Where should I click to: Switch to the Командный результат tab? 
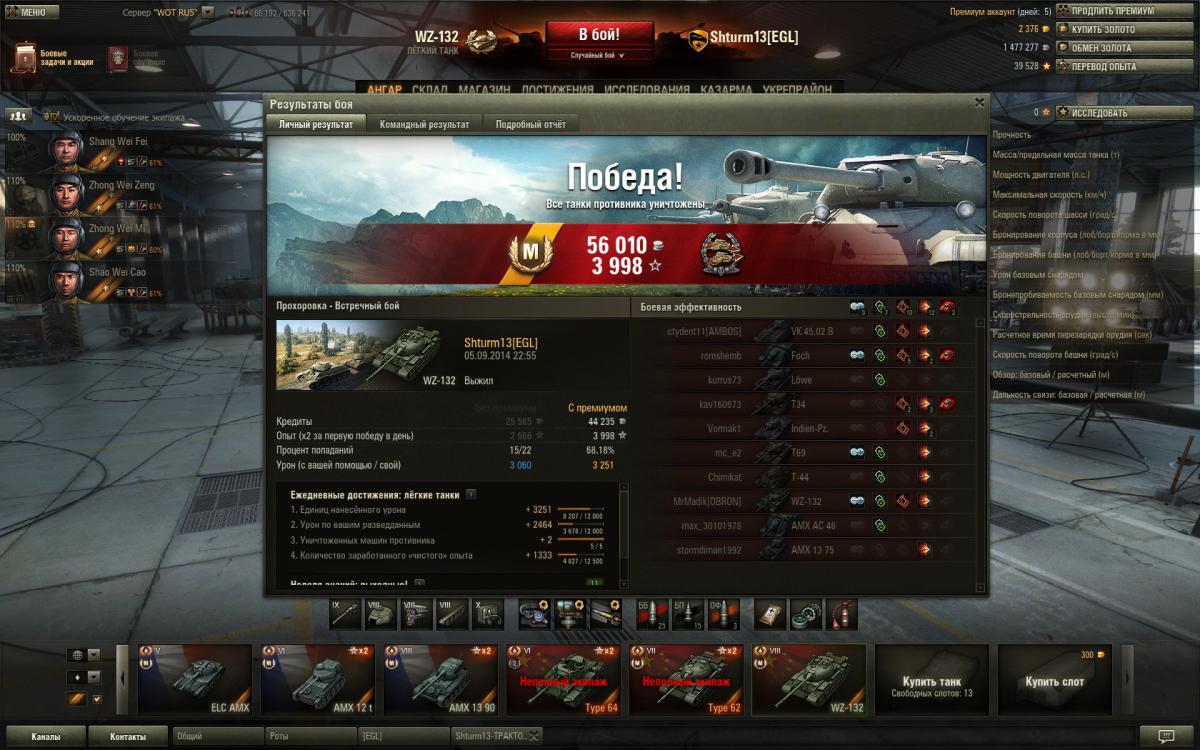click(x=424, y=124)
